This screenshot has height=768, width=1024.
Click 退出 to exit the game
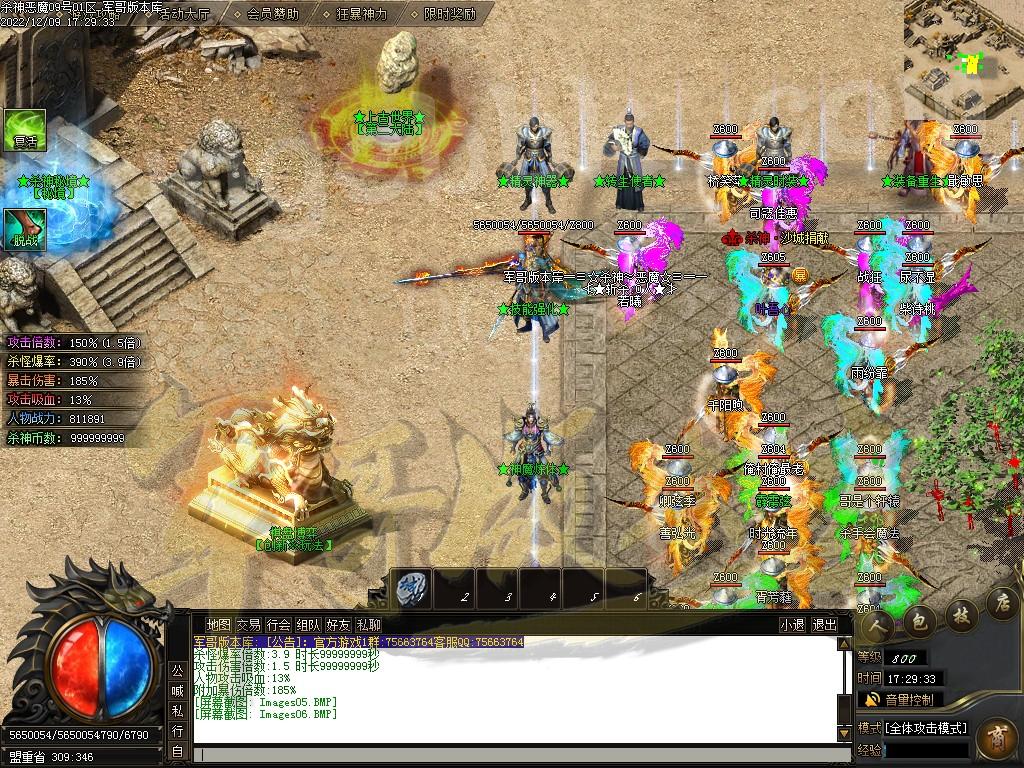(825, 625)
